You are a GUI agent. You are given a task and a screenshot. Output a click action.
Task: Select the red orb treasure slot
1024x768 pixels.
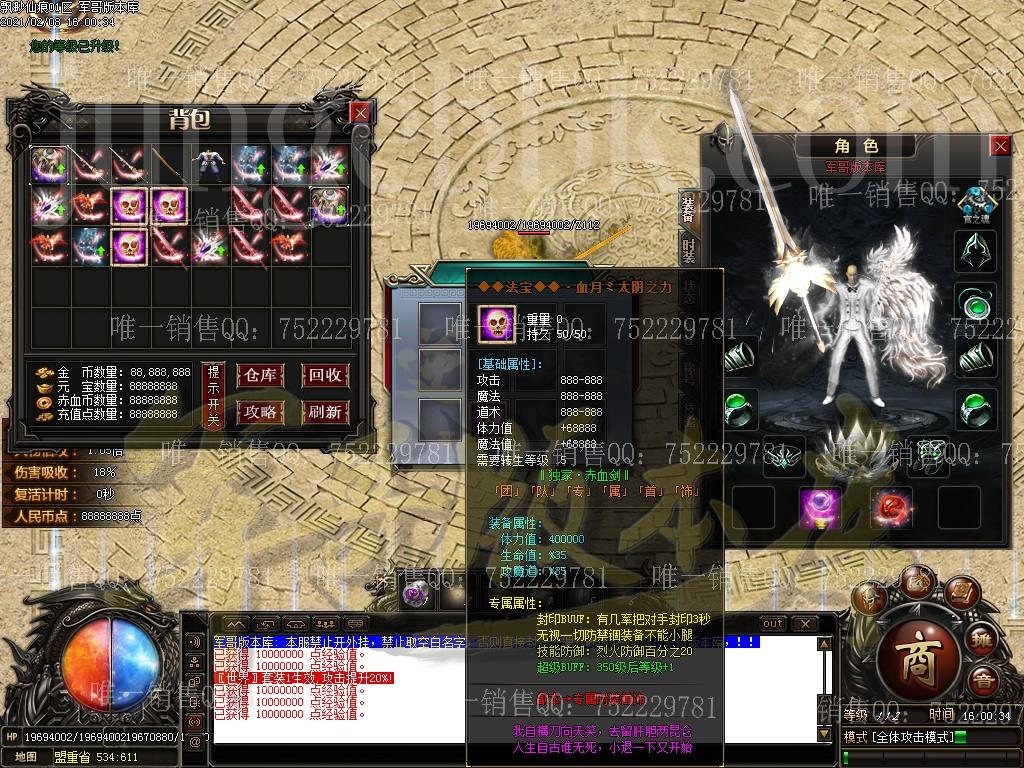891,508
